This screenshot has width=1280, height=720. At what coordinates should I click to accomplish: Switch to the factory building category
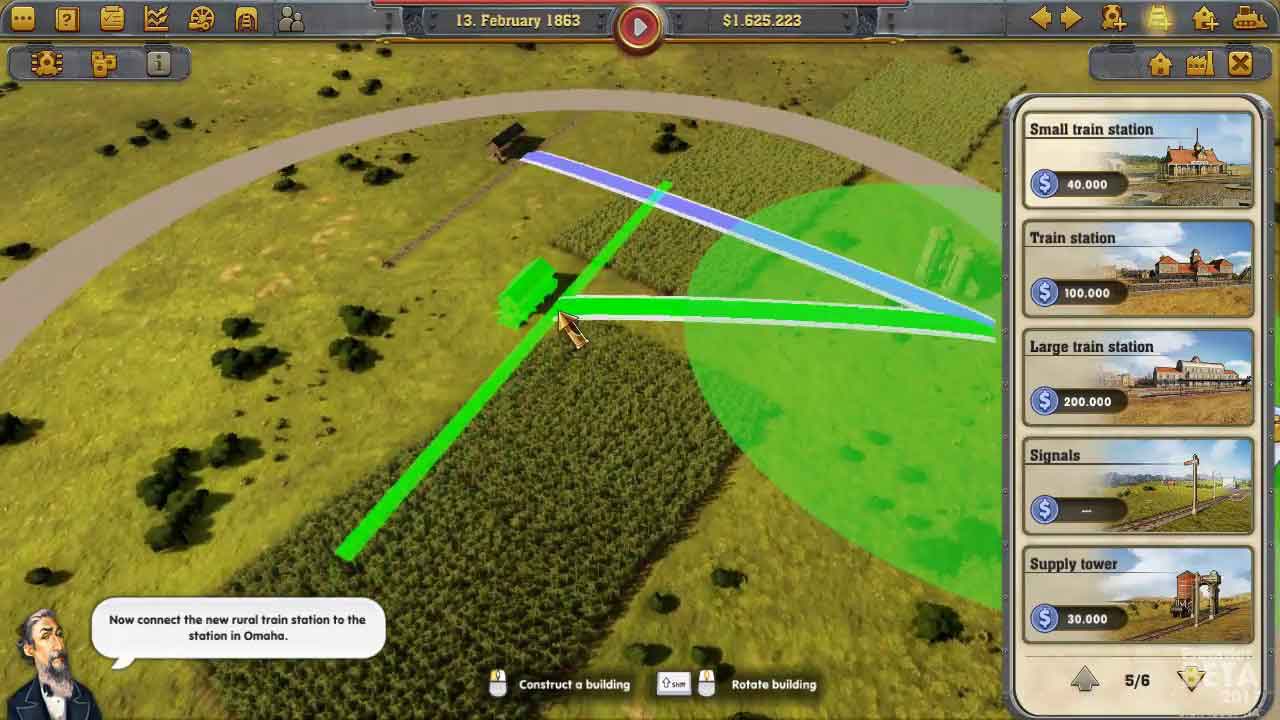click(x=1200, y=64)
